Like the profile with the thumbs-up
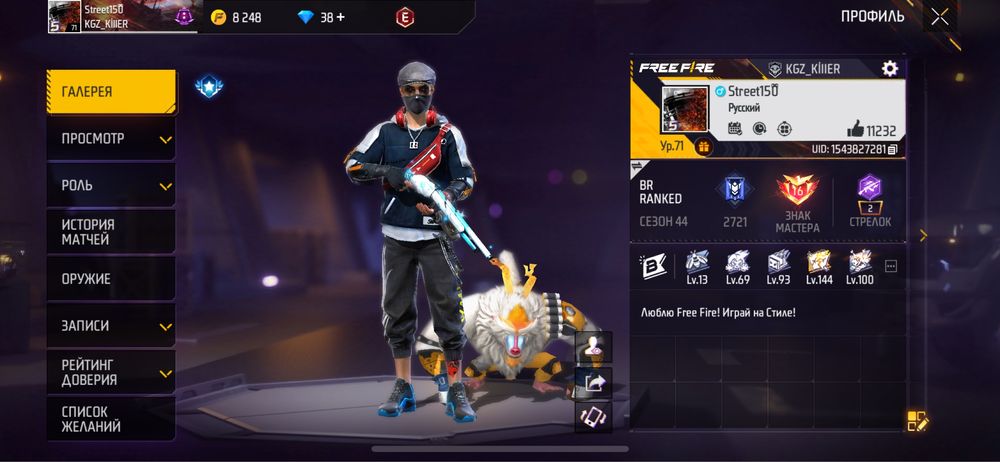Screen dimensions: 1000x462 [855, 128]
